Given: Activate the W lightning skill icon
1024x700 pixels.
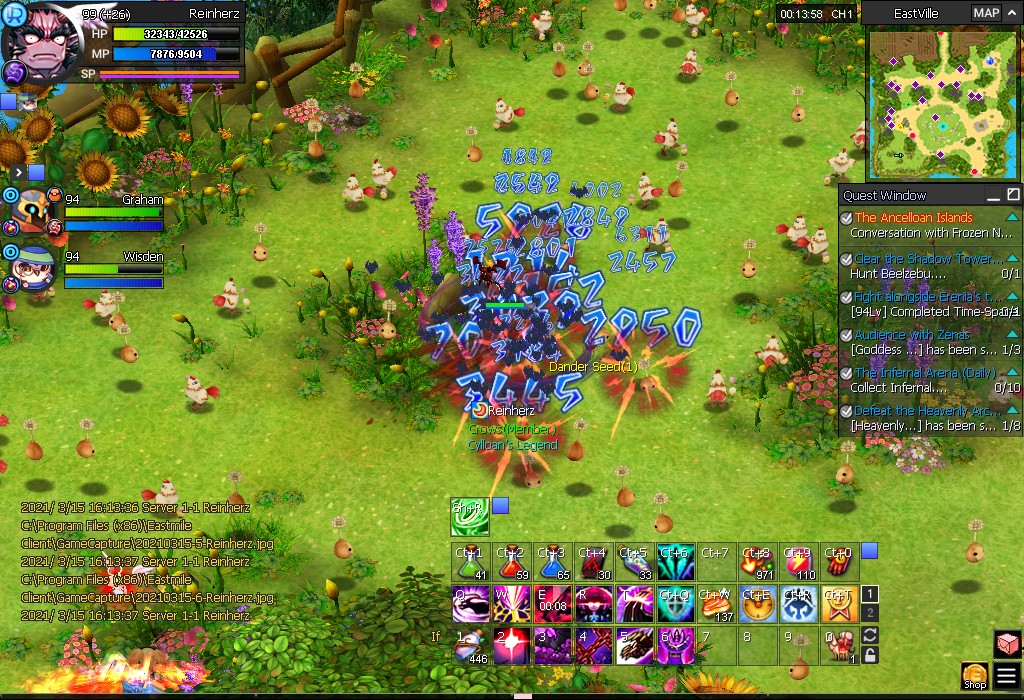Looking at the screenshot, I should pos(511,604).
